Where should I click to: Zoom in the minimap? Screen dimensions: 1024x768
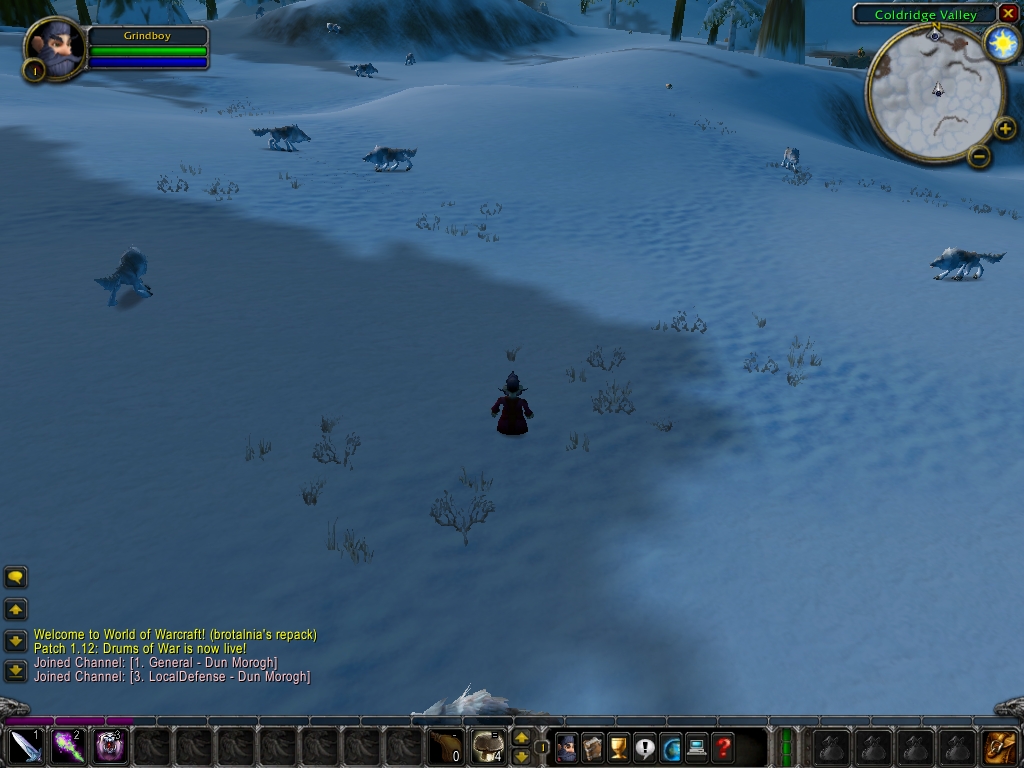pyautogui.click(x=1005, y=128)
